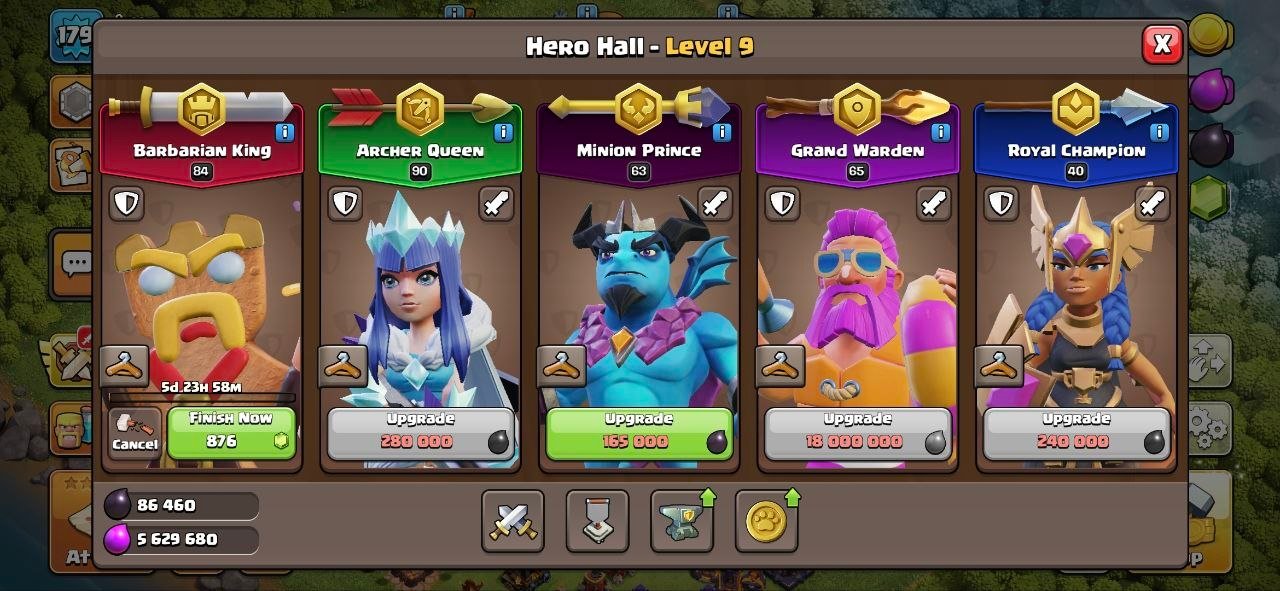The height and width of the screenshot is (591, 1280).
Task: Change Minion Prince skin via hanger icon
Action: click(x=561, y=366)
